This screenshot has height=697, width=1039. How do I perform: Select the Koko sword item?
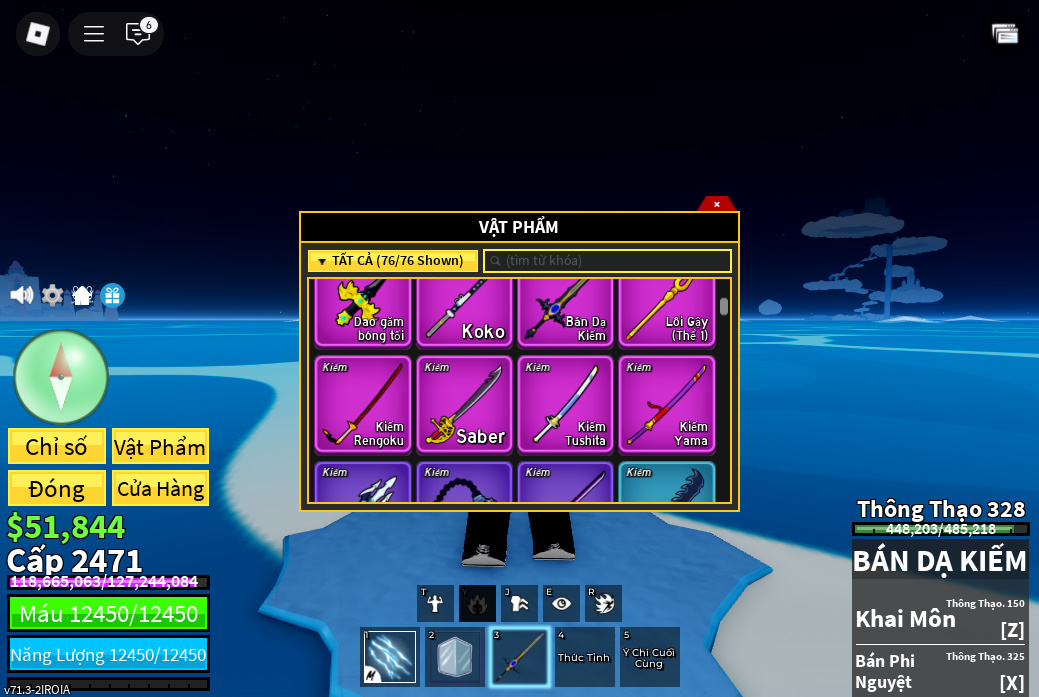[x=464, y=313]
